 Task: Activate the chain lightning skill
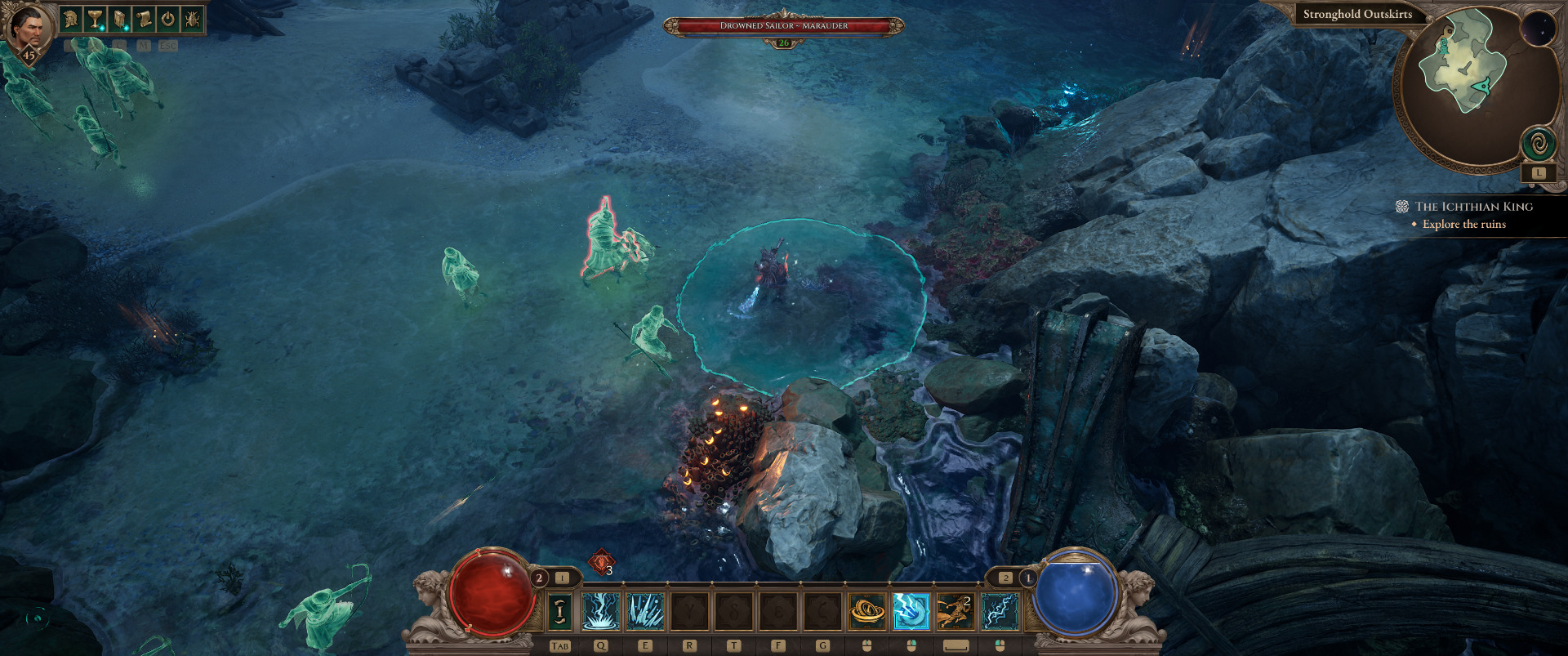[x=1000, y=611]
